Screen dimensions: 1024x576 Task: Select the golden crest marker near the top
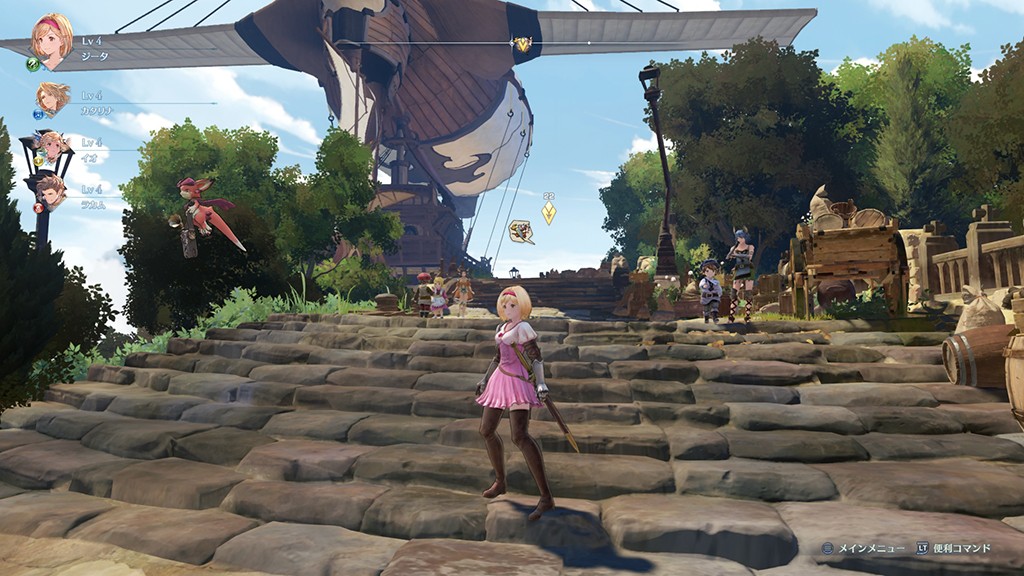(522, 44)
